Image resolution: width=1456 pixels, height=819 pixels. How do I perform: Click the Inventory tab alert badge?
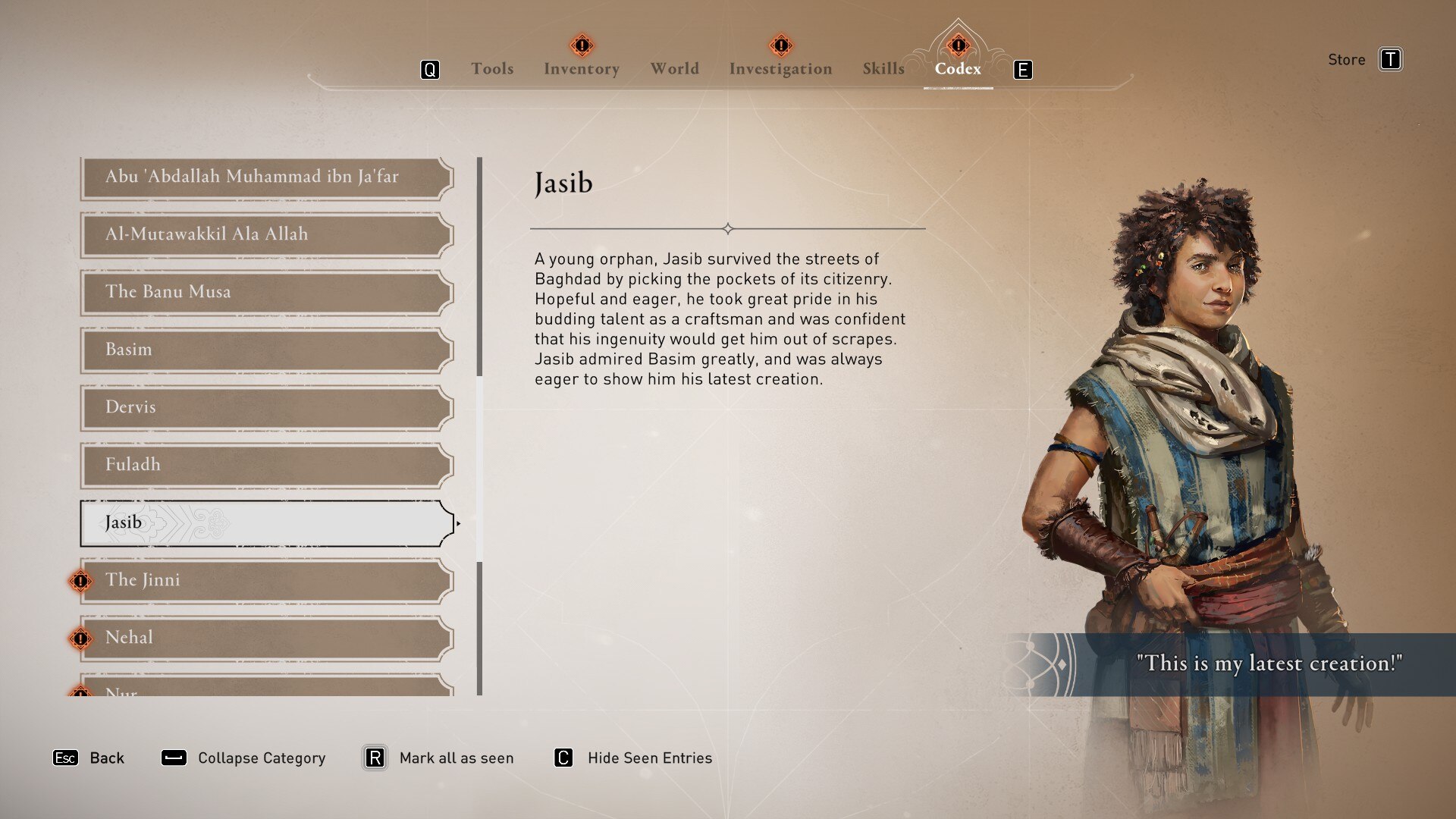click(581, 46)
